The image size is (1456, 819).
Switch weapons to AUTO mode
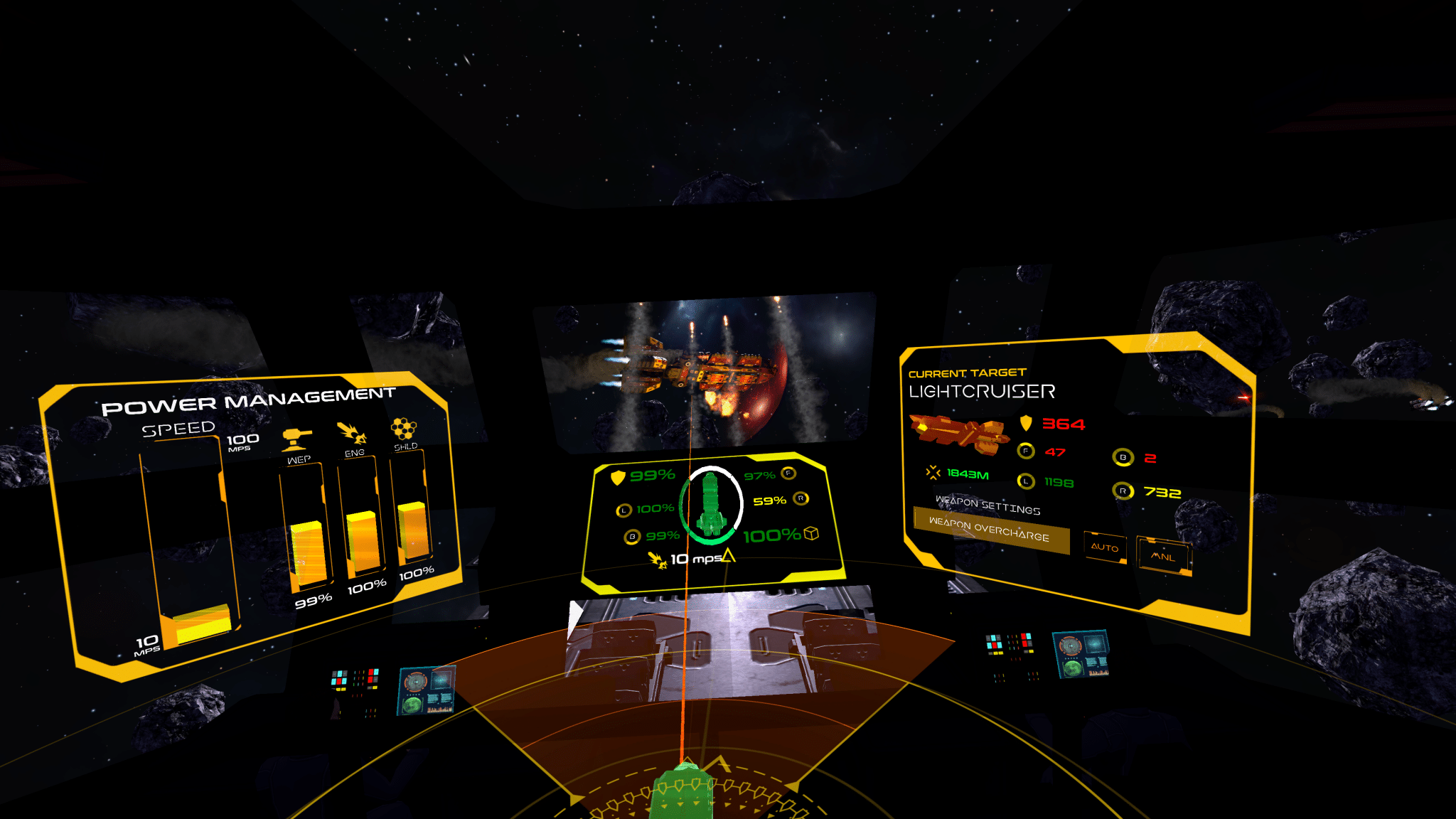tap(1105, 547)
